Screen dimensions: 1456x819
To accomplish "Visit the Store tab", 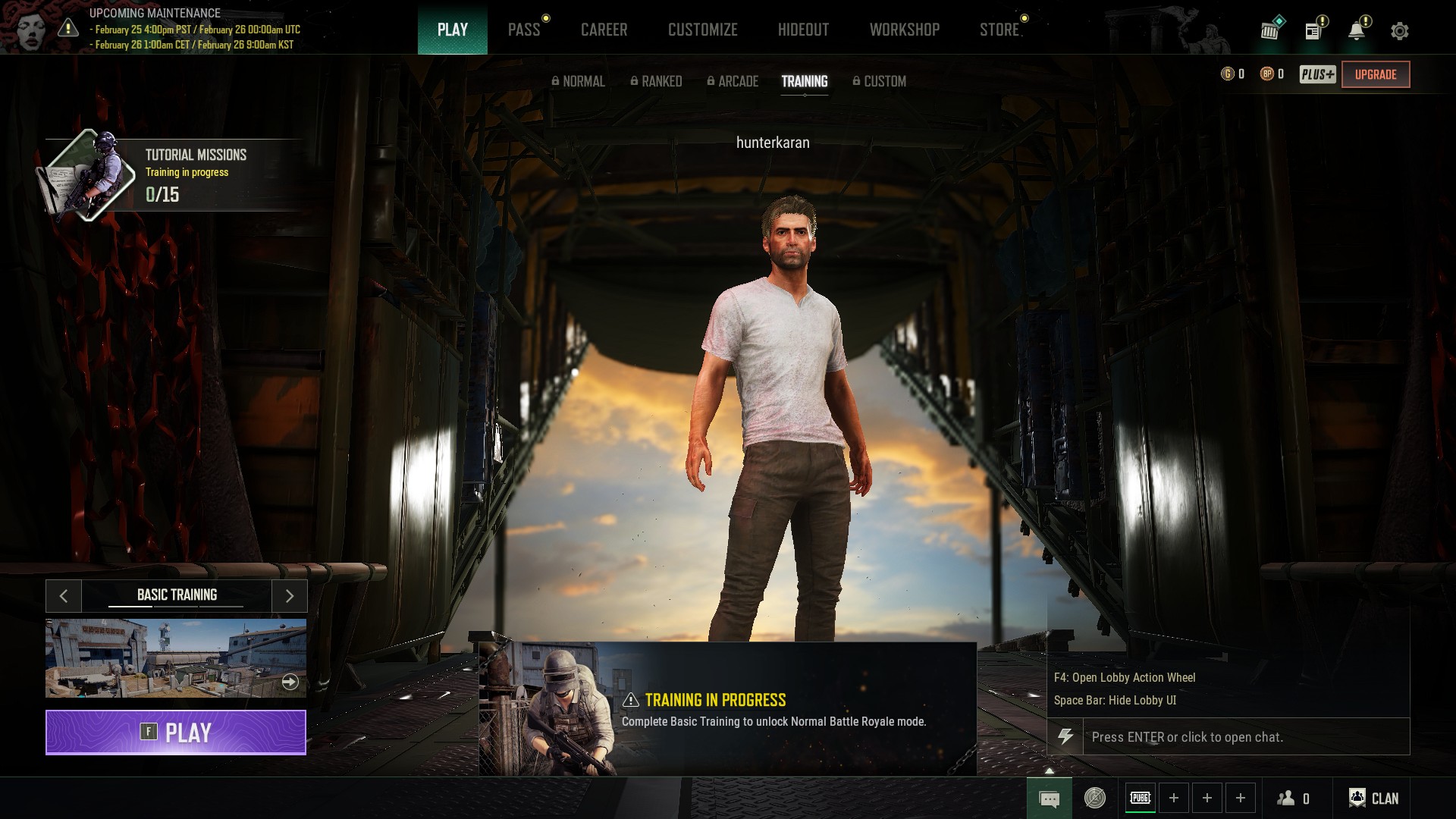I will pos(999,30).
